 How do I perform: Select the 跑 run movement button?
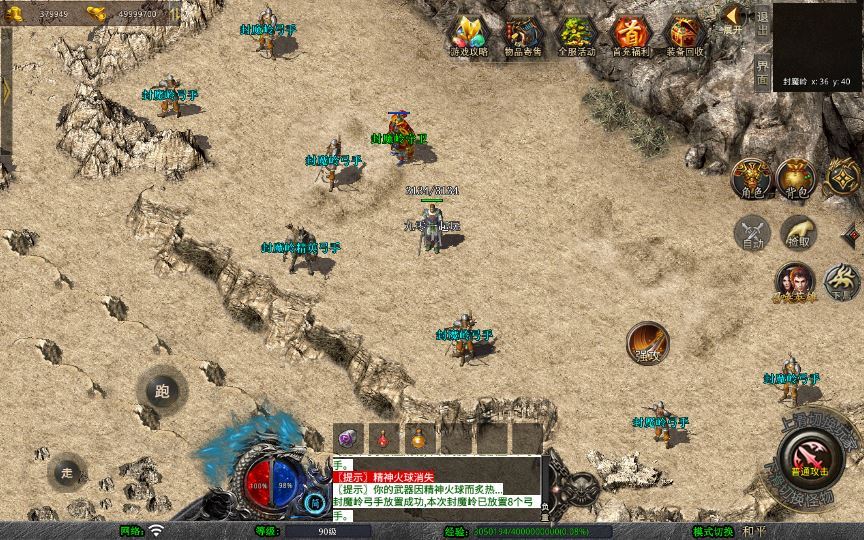pos(162,390)
